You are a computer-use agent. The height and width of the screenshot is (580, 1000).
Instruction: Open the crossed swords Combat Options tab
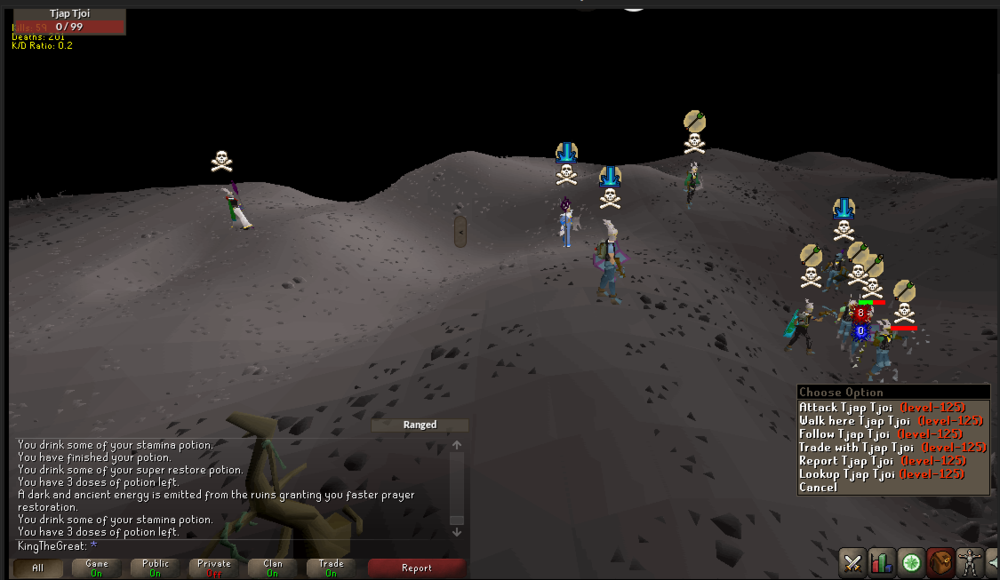852,562
